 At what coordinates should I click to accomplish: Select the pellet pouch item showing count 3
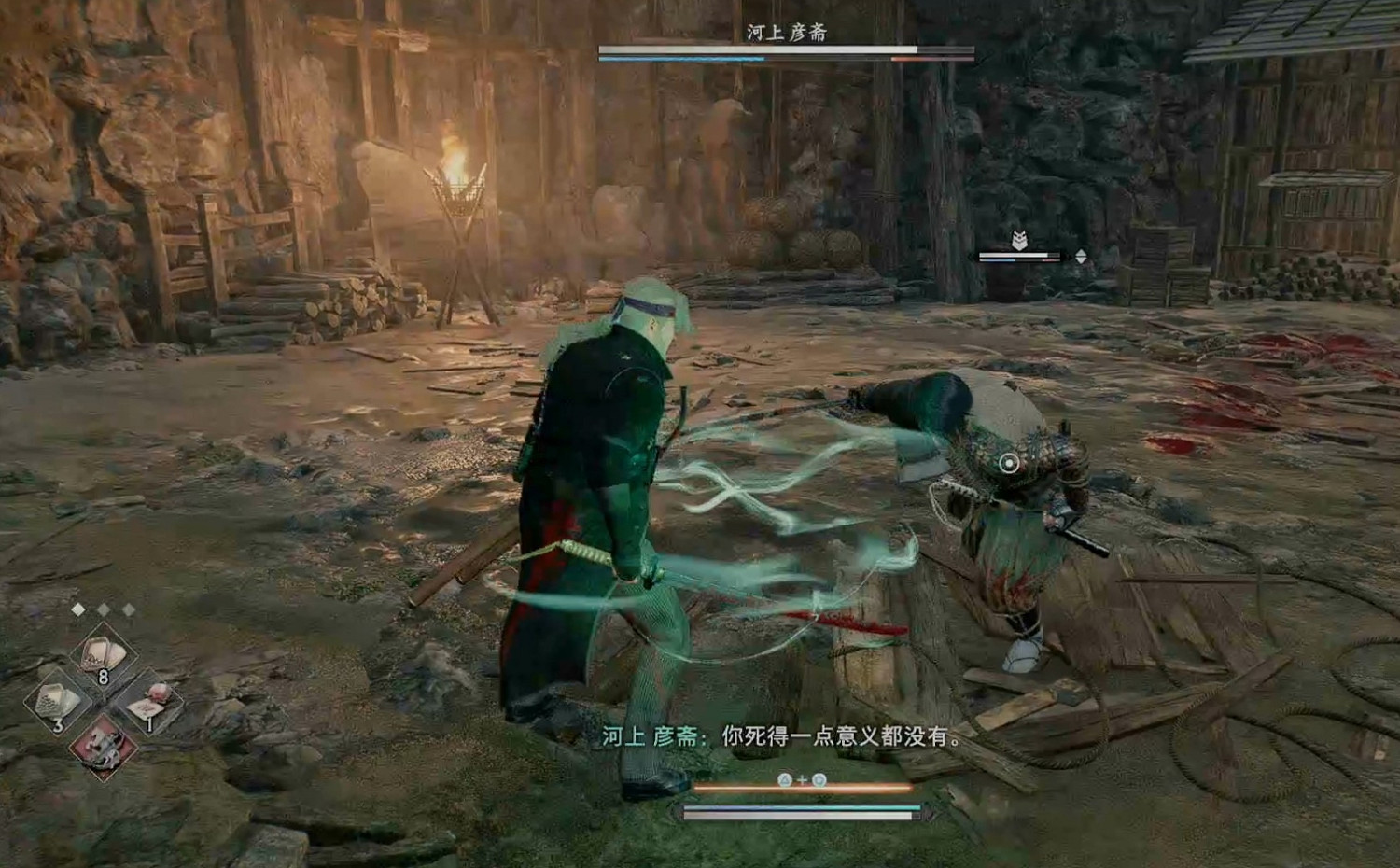click(x=54, y=699)
